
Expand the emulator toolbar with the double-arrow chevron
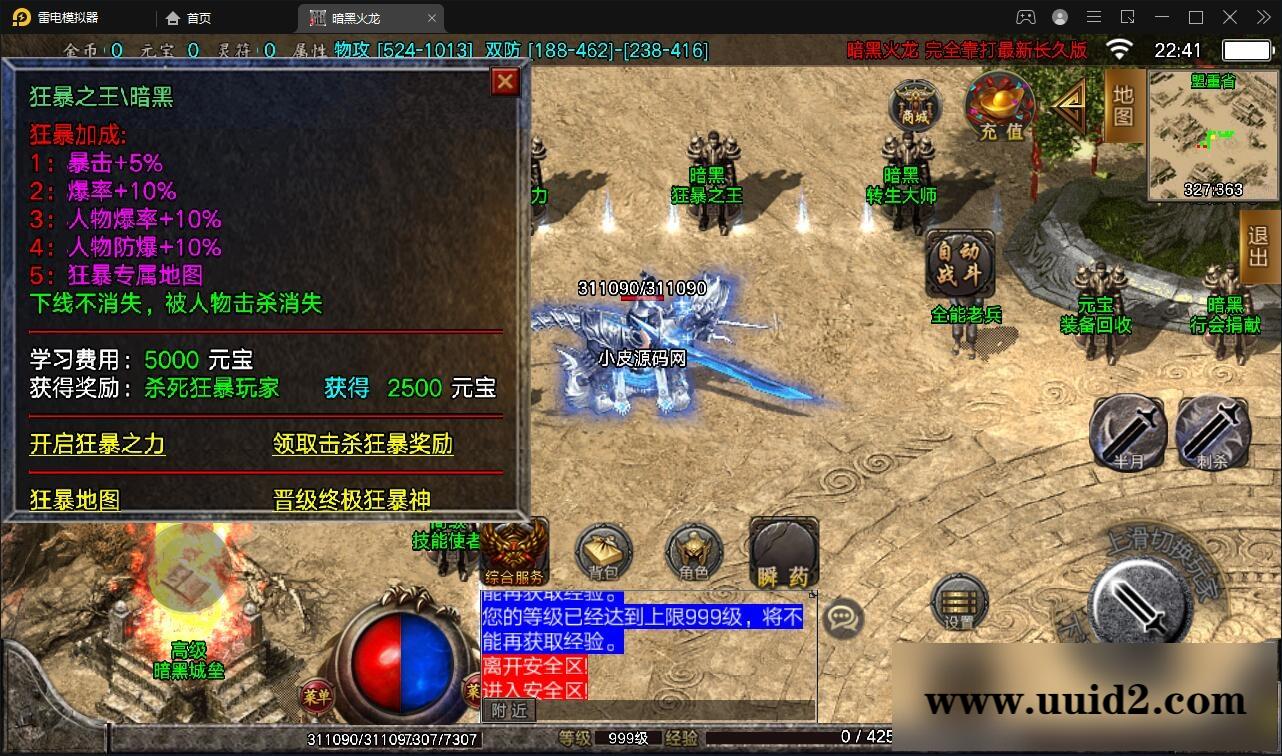click(x=1261, y=17)
